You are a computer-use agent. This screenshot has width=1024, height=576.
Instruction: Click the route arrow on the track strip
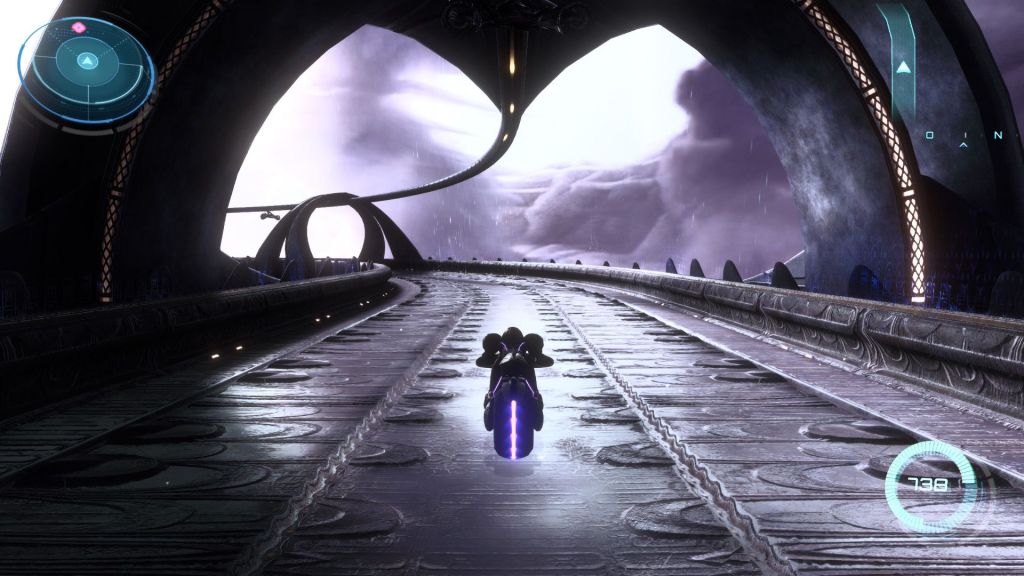[x=904, y=68]
